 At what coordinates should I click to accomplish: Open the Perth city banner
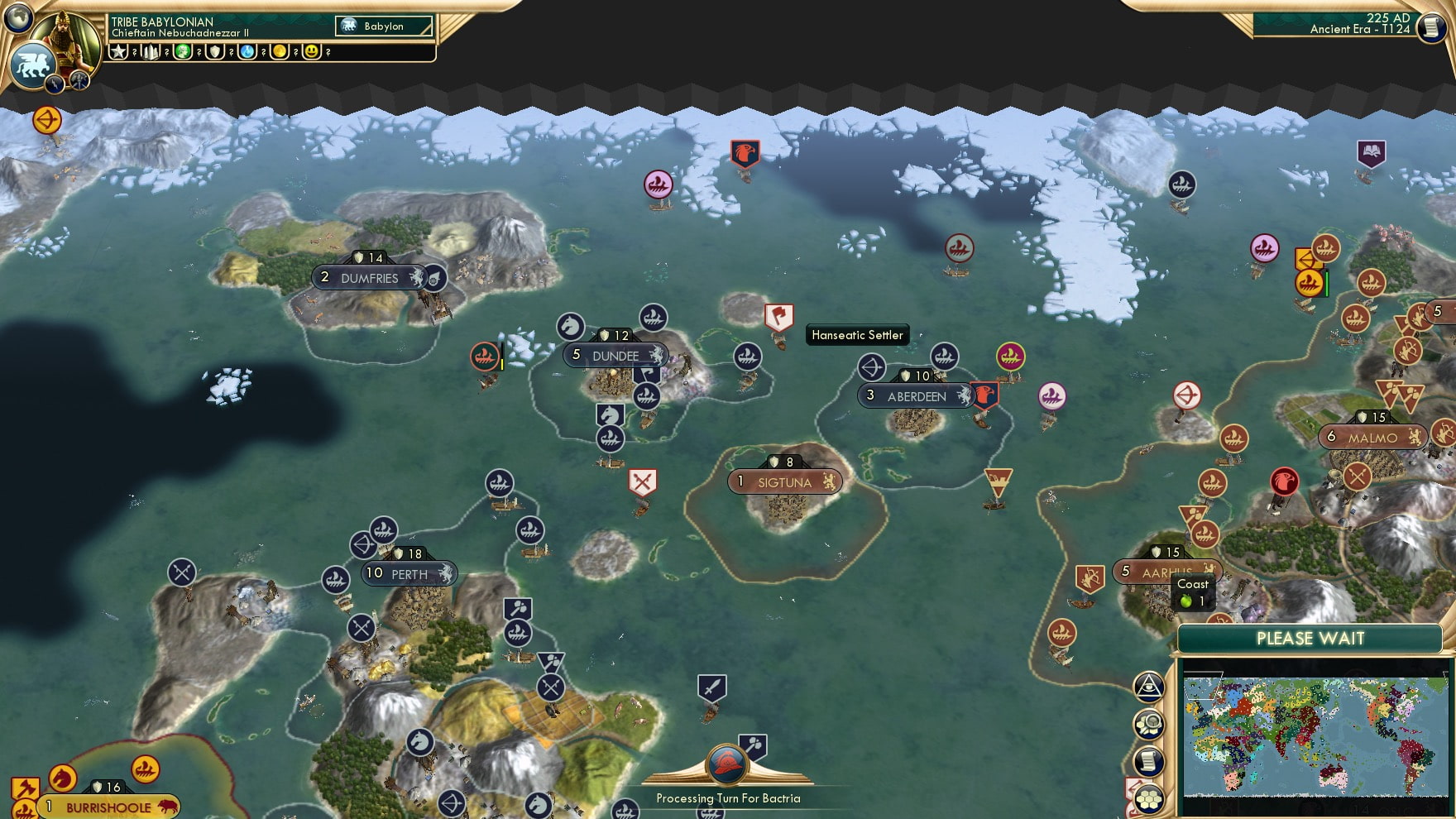409,573
